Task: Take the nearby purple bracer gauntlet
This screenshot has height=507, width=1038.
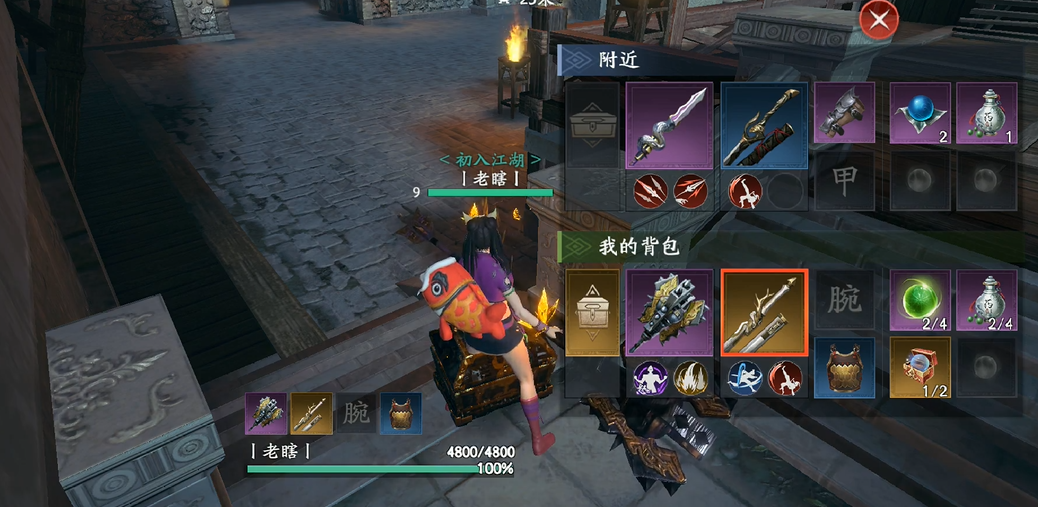Action: 844,113
